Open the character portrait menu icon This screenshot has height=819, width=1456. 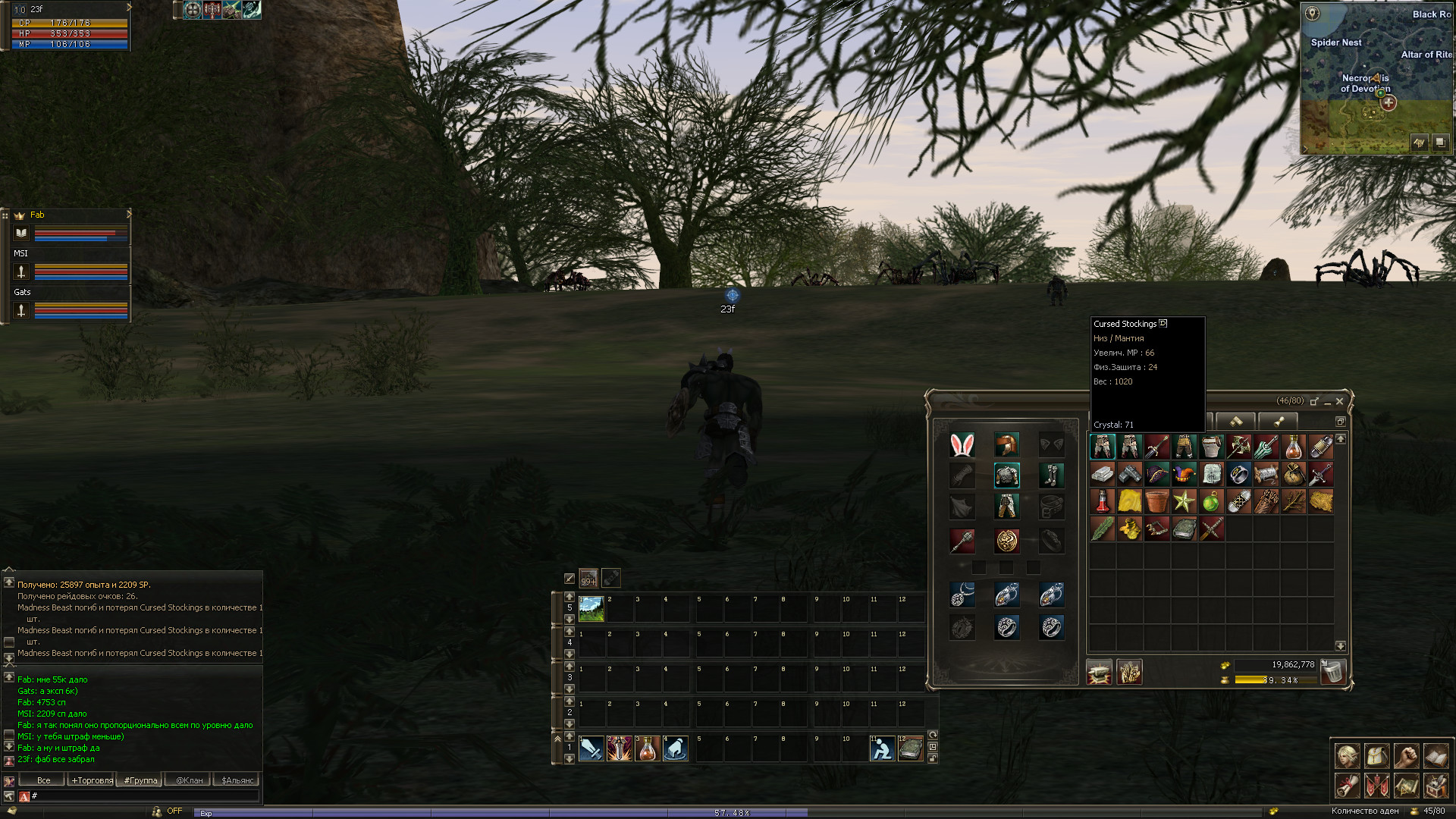[1347, 756]
